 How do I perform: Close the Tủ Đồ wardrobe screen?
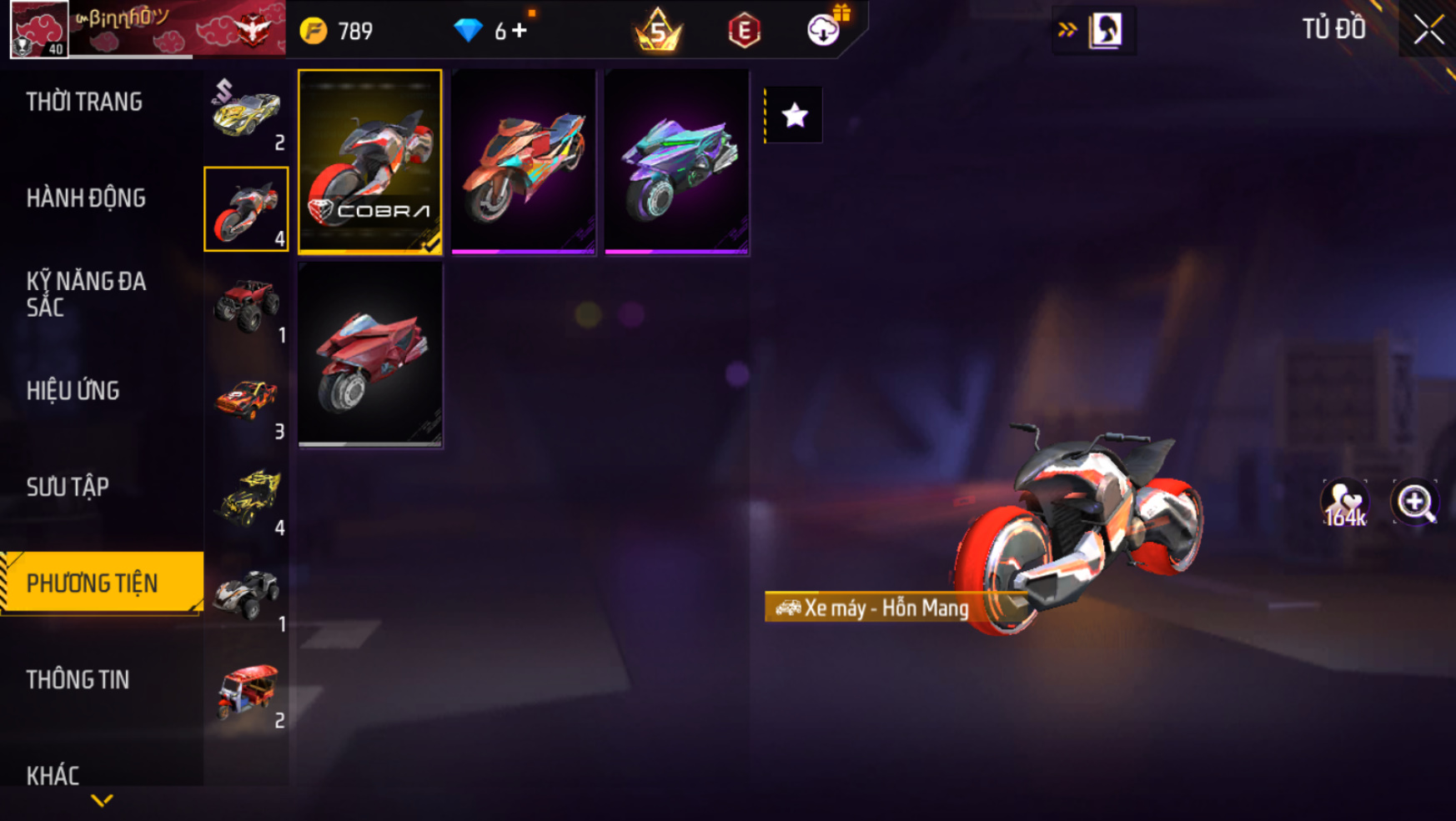(x=1428, y=30)
